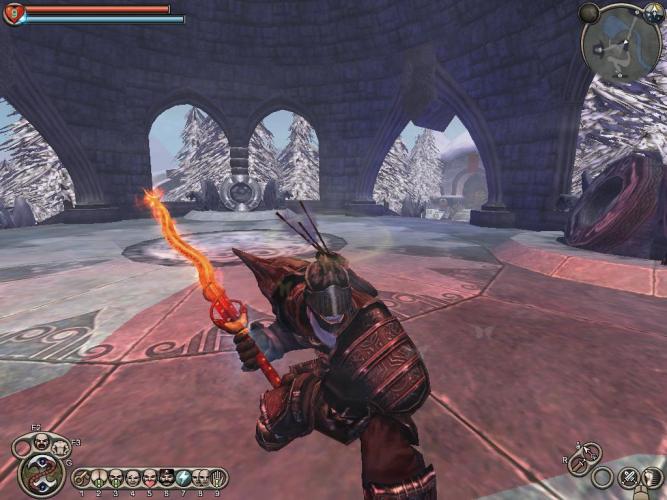
Task: Select the first hotbar slot numbered 1
Action: [81, 478]
